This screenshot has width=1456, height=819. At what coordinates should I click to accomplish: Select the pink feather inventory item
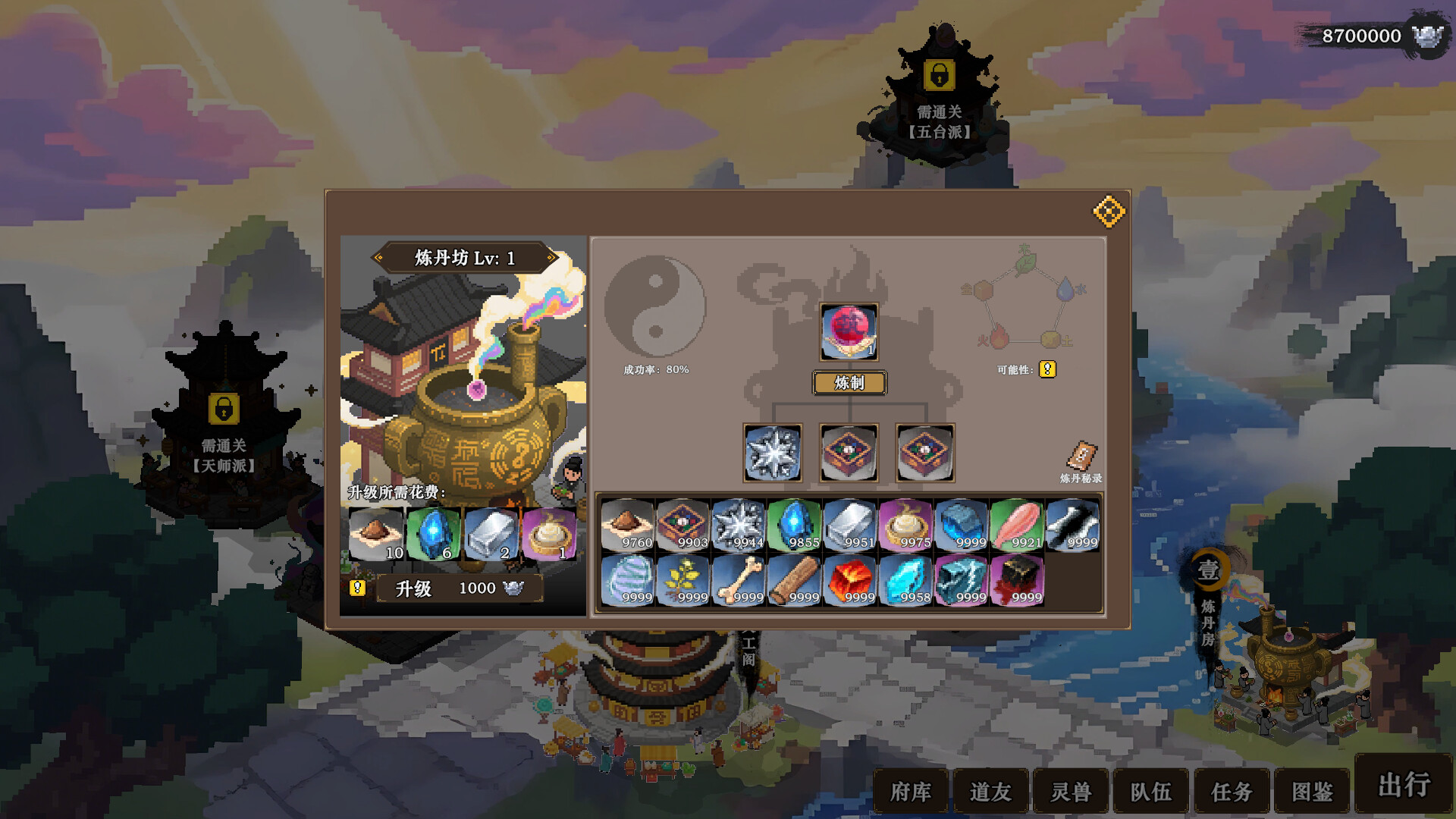click(x=1016, y=525)
